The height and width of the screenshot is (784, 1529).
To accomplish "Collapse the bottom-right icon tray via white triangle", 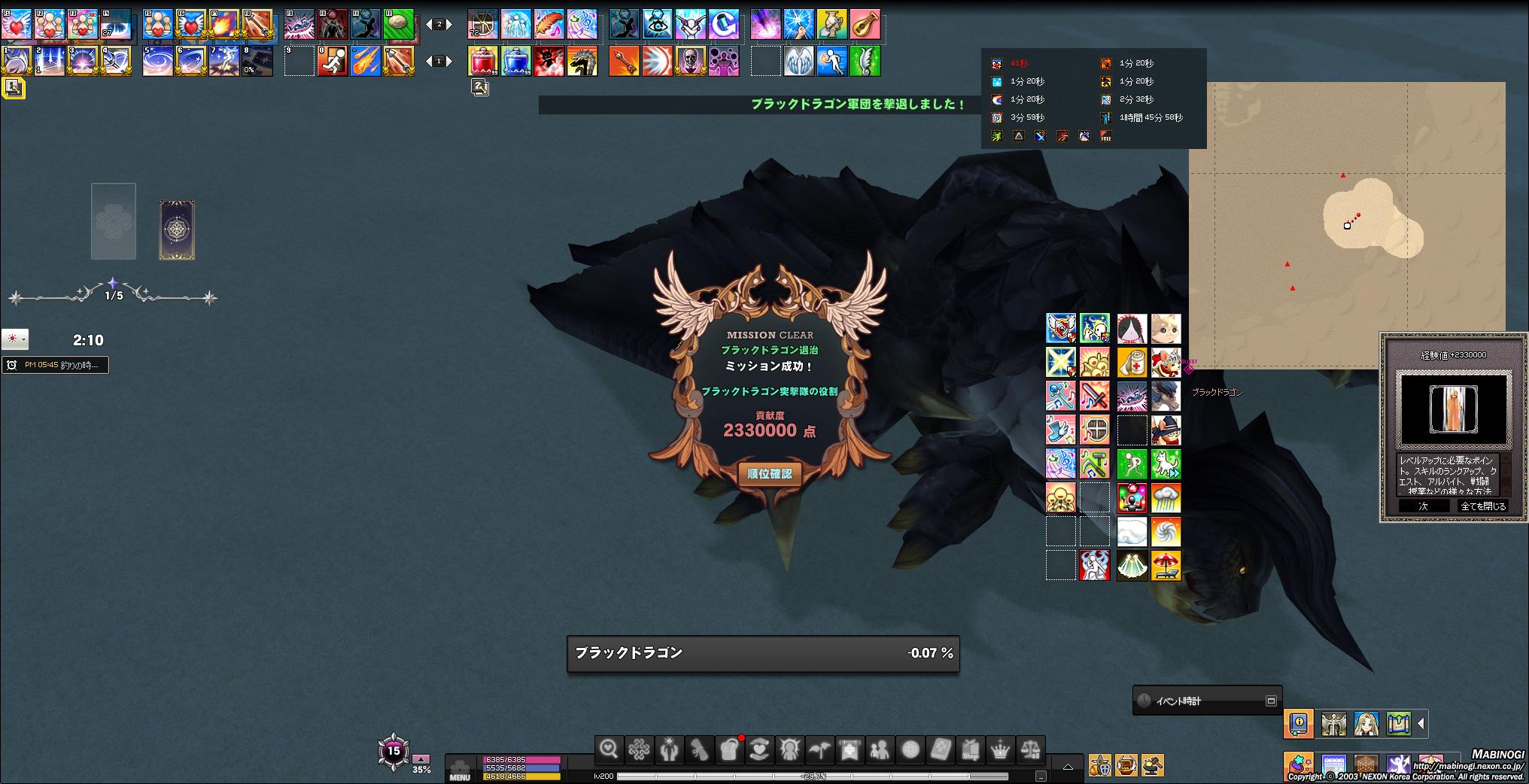I will (1421, 724).
